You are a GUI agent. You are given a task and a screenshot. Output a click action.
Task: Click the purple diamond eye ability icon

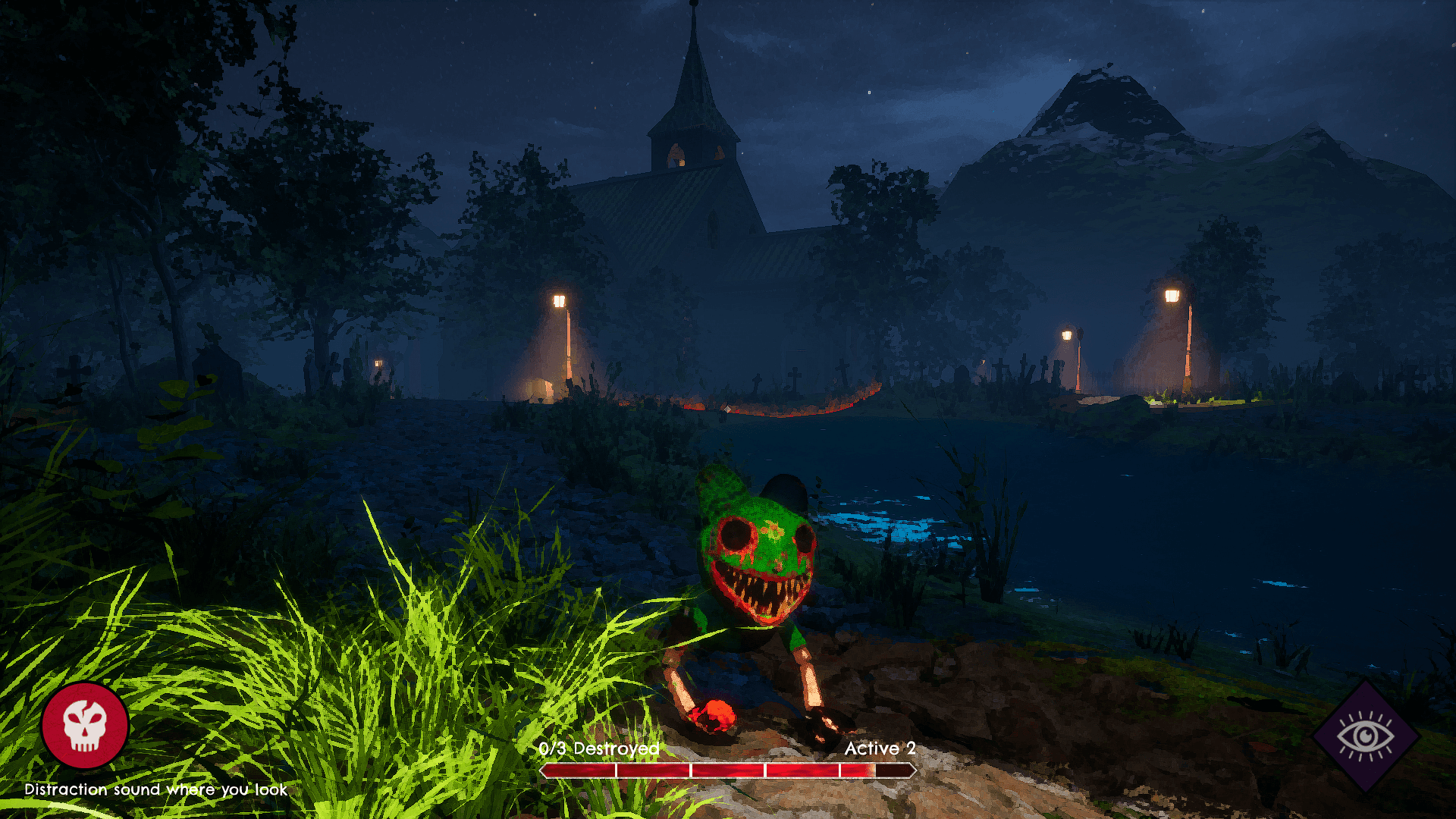(x=1365, y=736)
